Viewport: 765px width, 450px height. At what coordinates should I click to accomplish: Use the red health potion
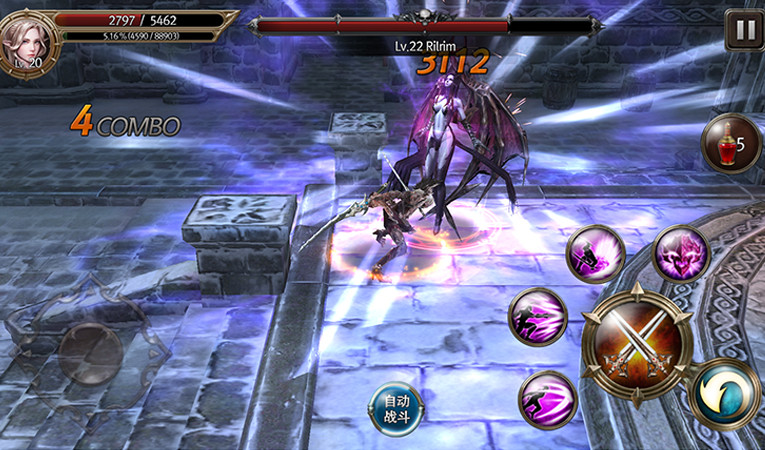point(730,144)
